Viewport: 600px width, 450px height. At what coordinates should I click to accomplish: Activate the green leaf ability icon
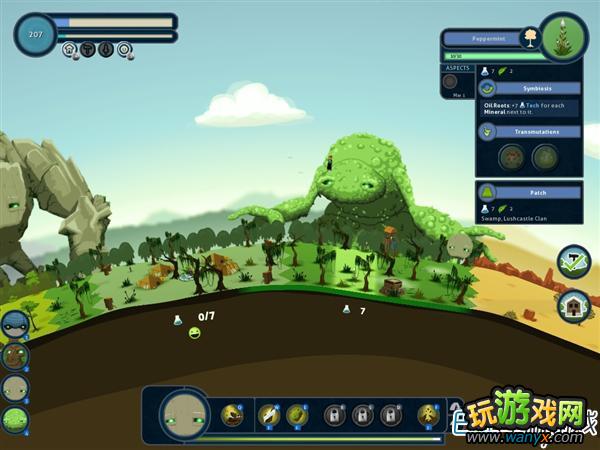297,414
